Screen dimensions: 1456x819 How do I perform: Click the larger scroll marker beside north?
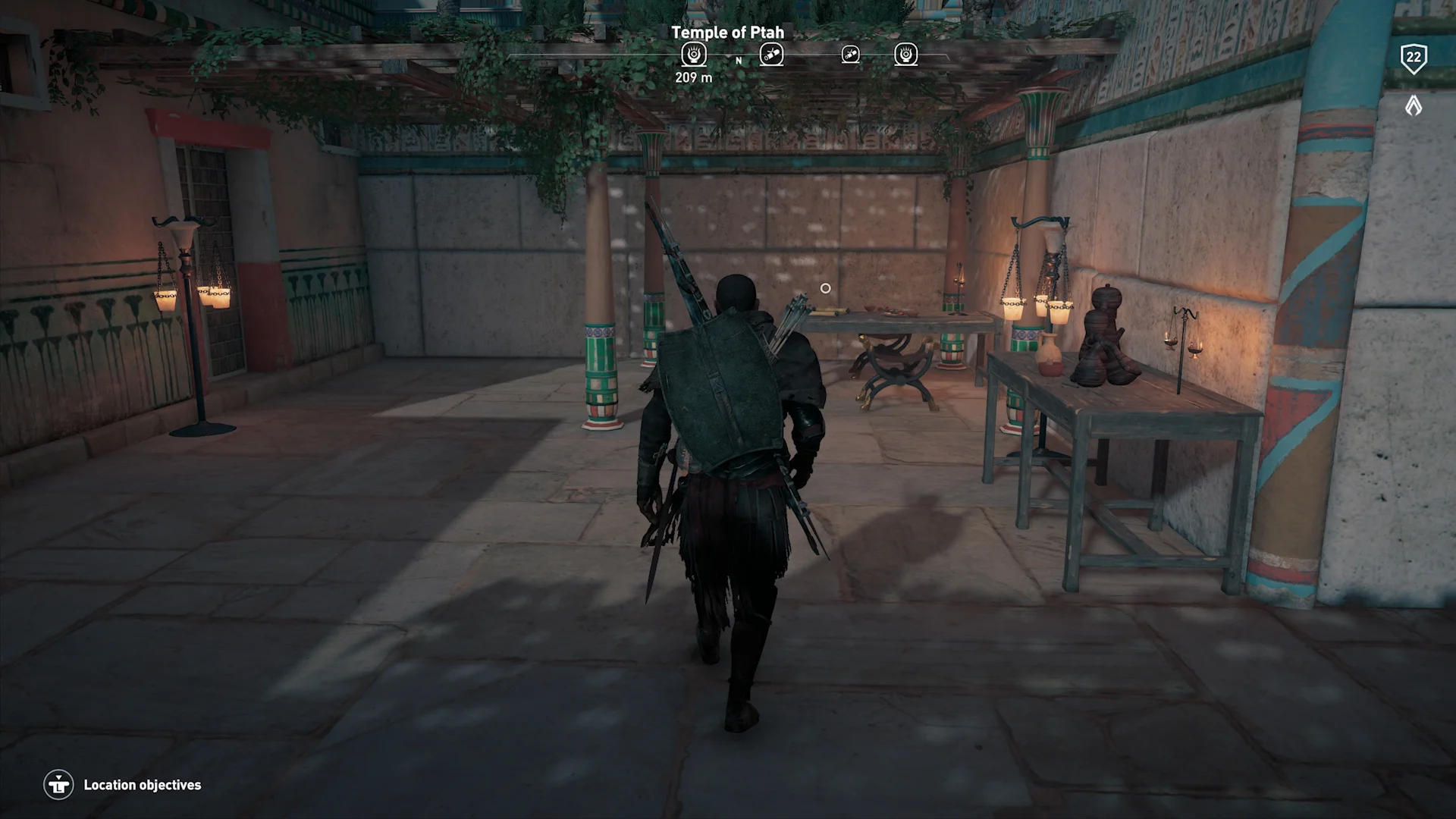771,55
